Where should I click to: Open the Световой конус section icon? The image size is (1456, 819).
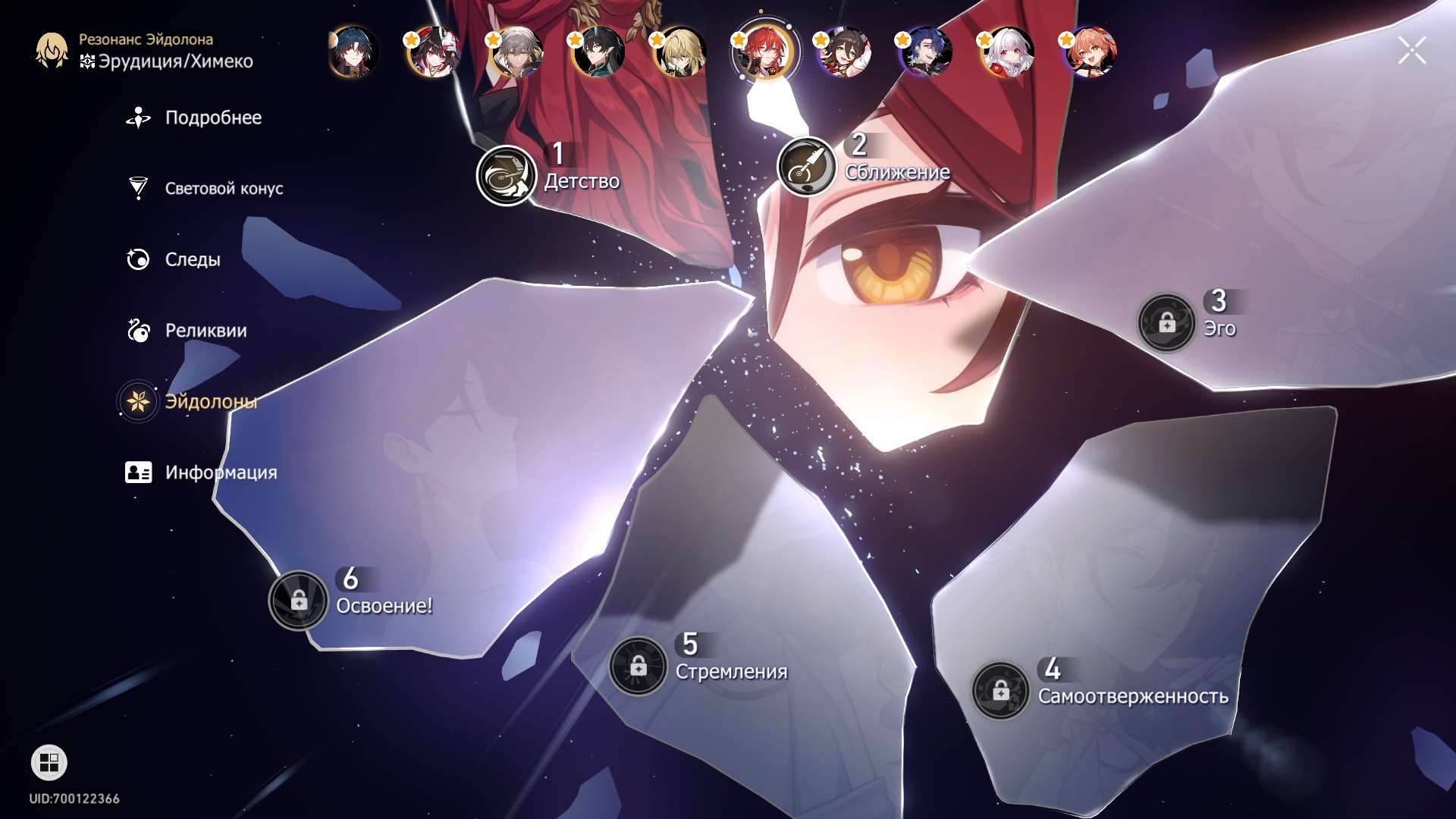(x=137, y=188)
